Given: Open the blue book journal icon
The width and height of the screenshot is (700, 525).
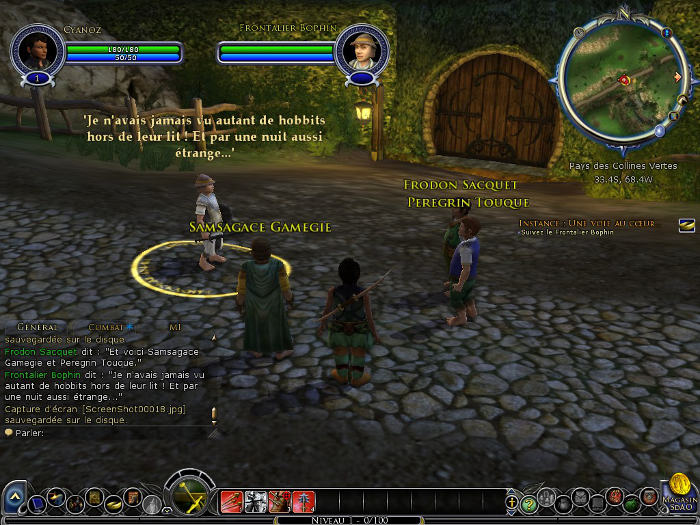Looking at the screenshot, I should [36, 503].
